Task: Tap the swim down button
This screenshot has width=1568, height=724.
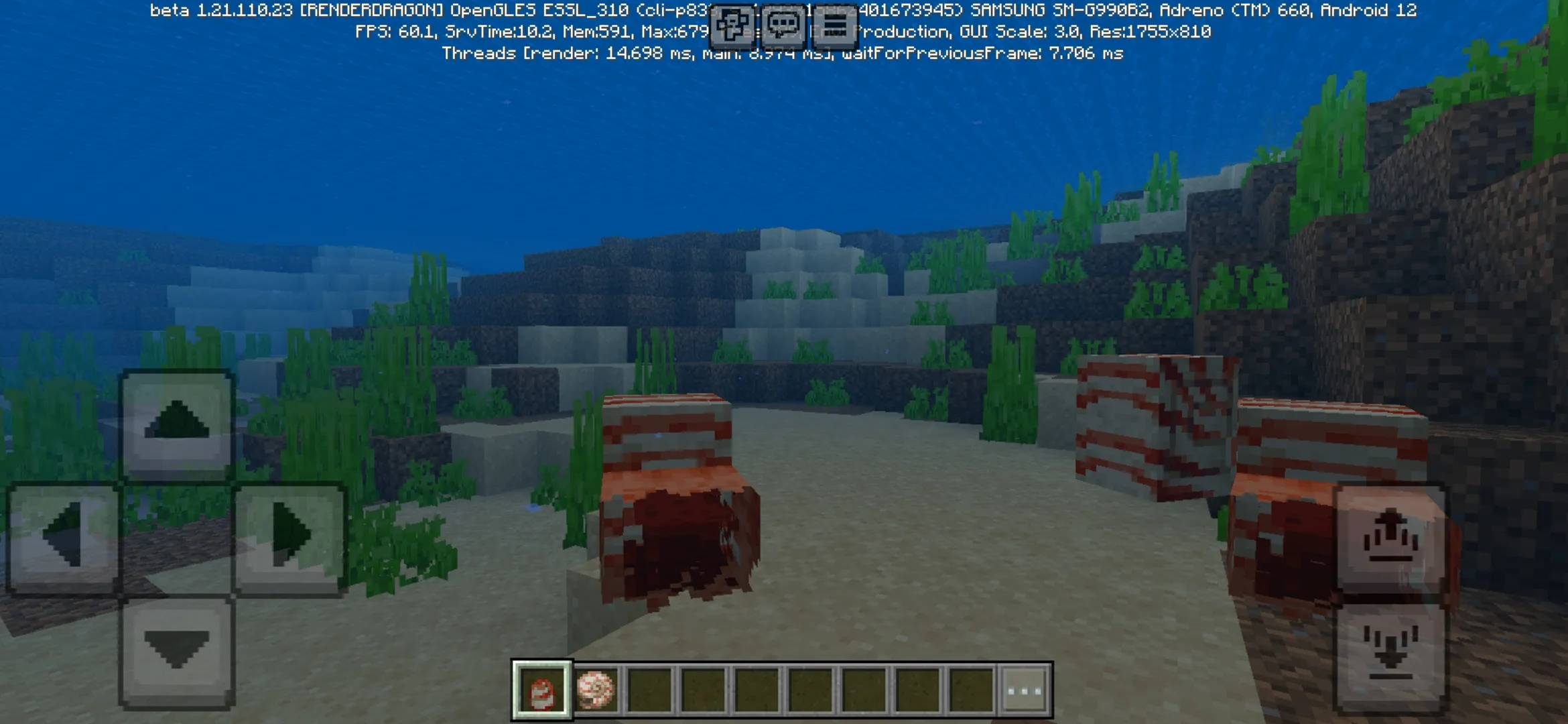Action: click(1390, 654)
